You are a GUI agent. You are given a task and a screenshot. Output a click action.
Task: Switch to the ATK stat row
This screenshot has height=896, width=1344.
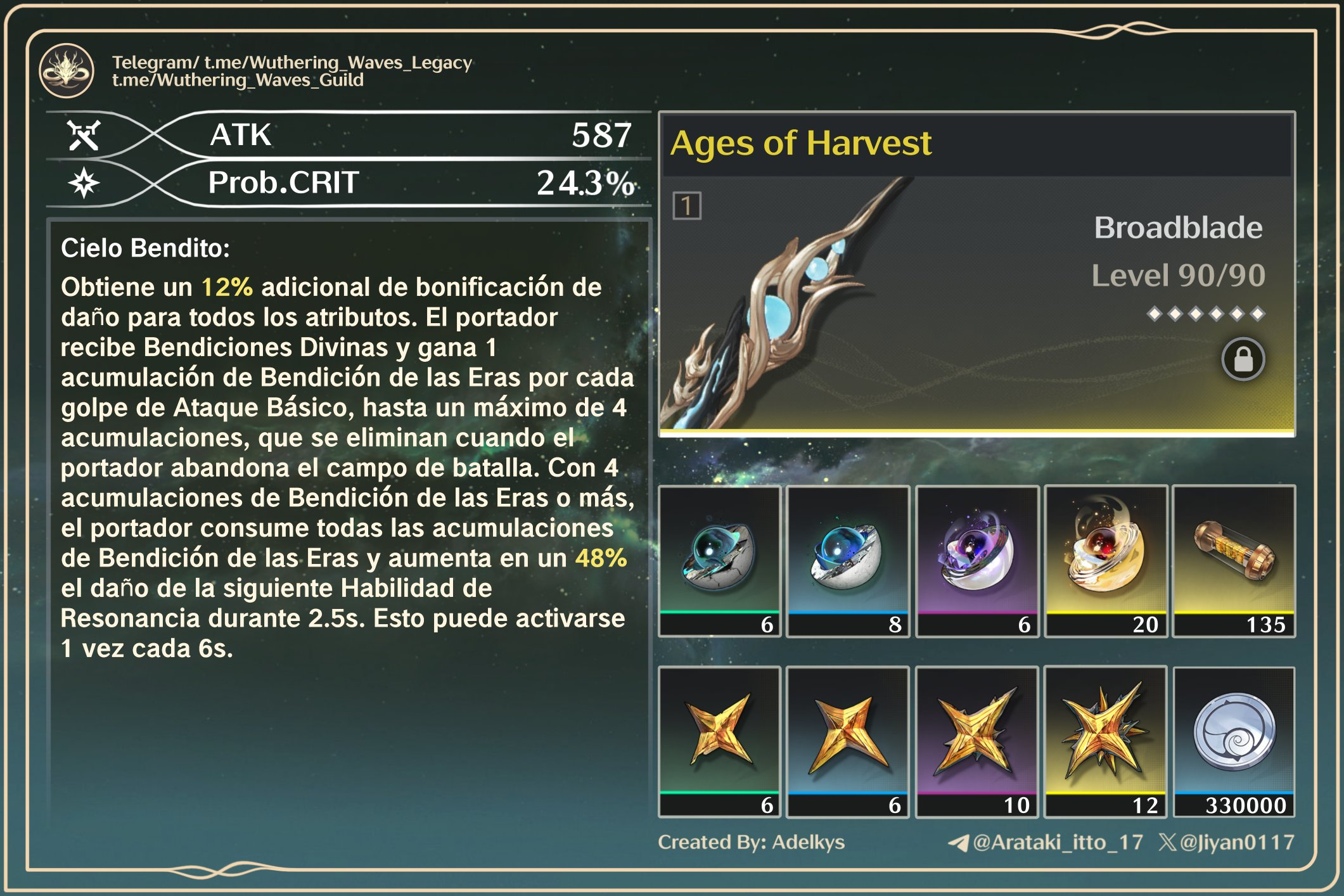pyautogui.click(x=418, y=136)
